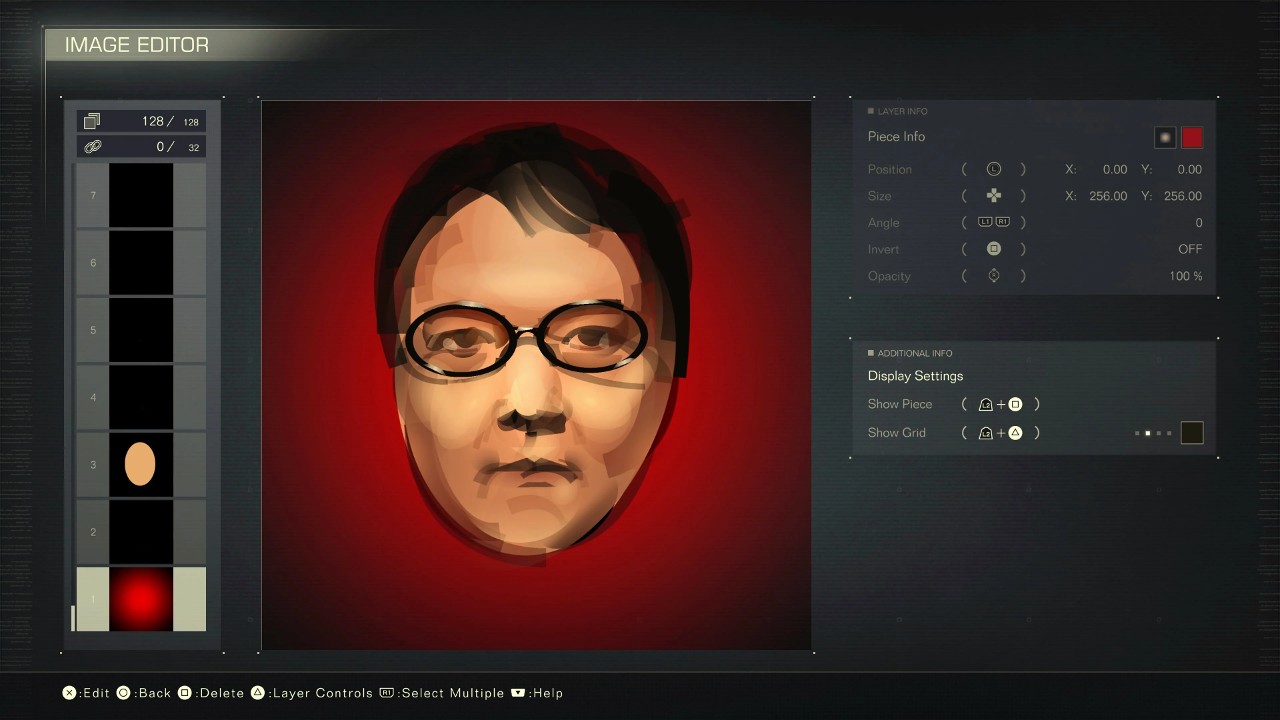1280x720 pixels.
Task: Toggle Invert from OFF to ON
Action: (x=993, y=248)
